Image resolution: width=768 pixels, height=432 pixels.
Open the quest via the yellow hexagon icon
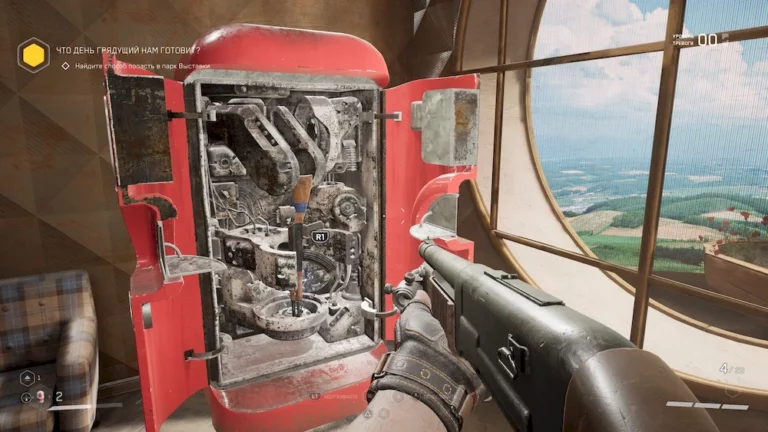click(33, 54)
